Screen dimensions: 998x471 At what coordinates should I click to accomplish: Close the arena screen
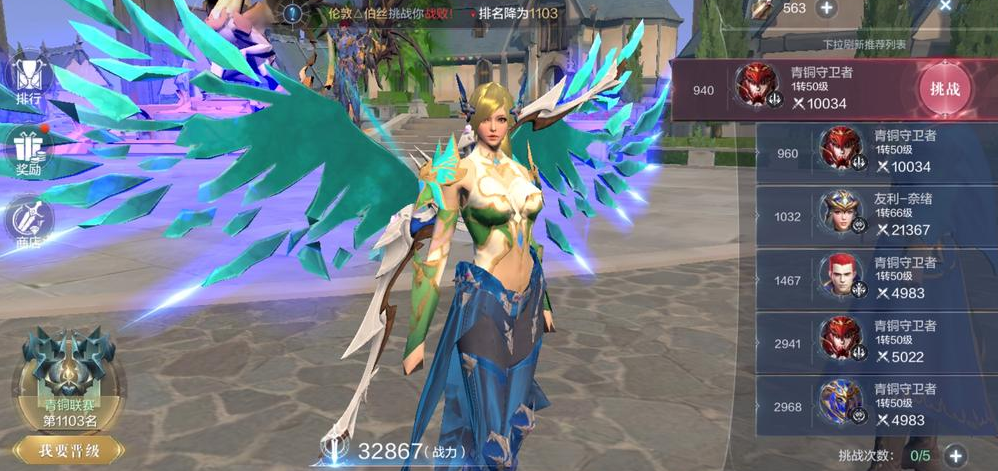coord(945,6)
